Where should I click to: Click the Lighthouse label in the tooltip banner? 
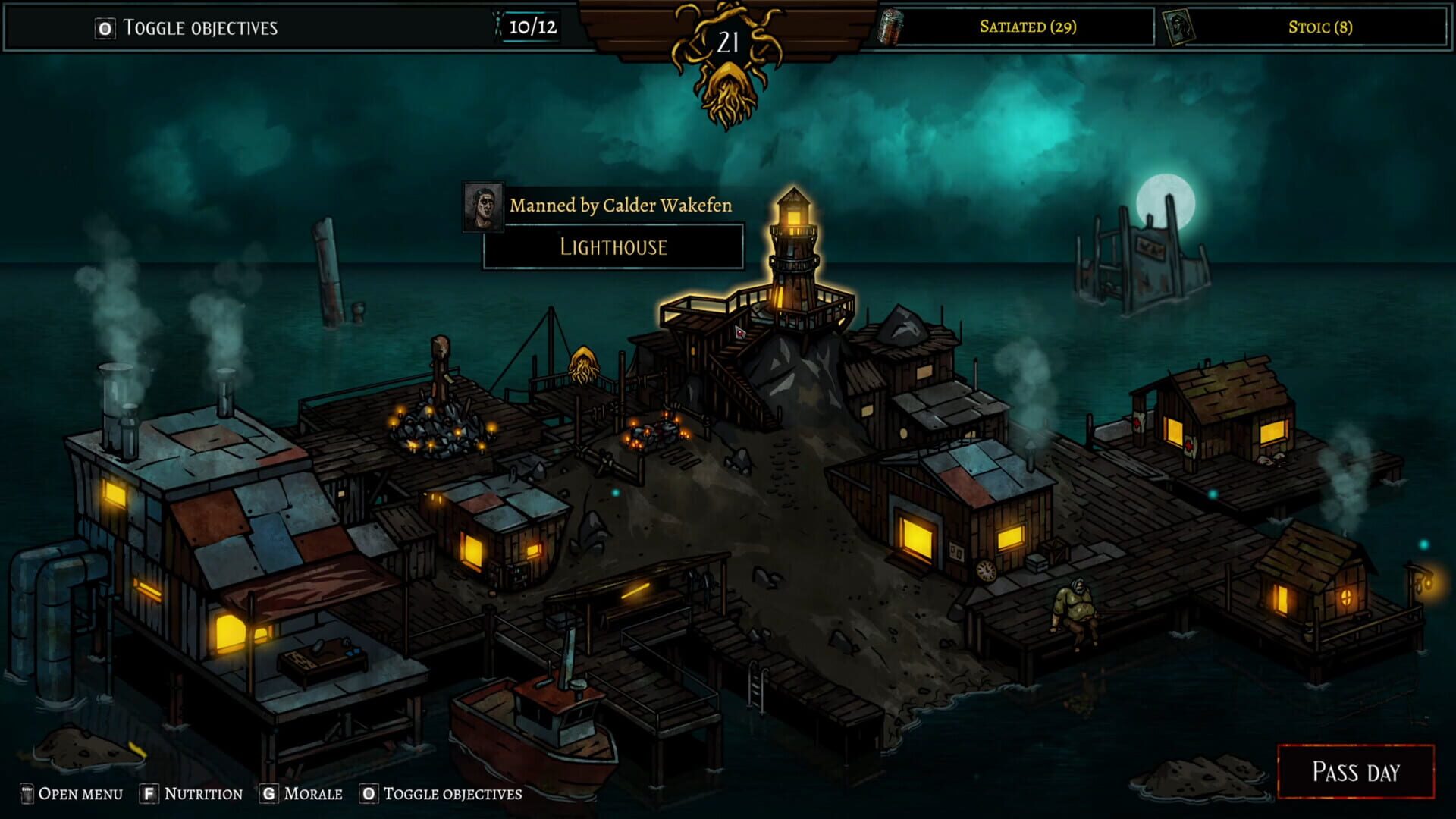(613, 246)
